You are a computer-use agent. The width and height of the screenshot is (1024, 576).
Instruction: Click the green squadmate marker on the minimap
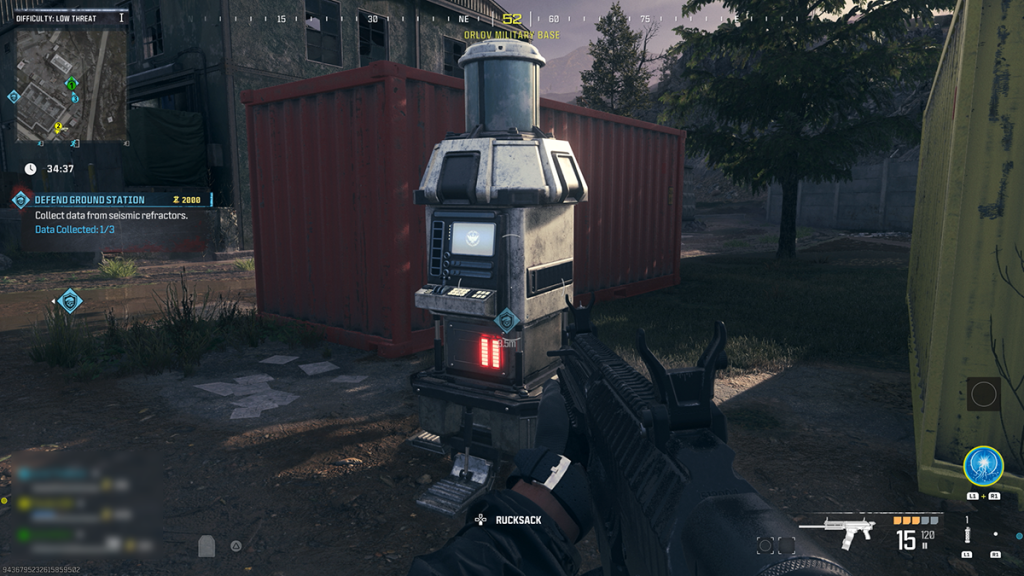pos(71,85)
